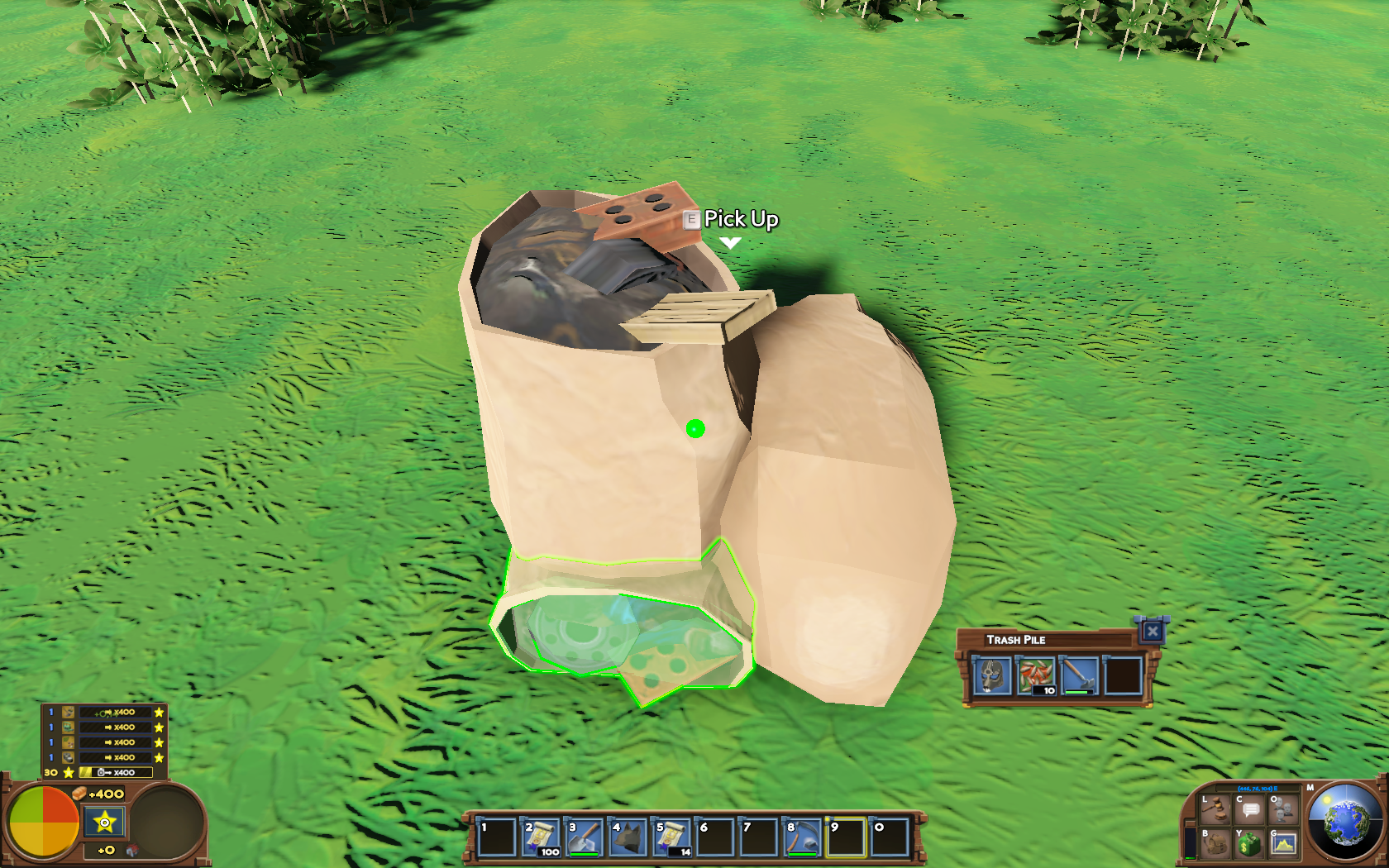Open the globe world map
The image size is (1389, 868).
[1345, 823]
